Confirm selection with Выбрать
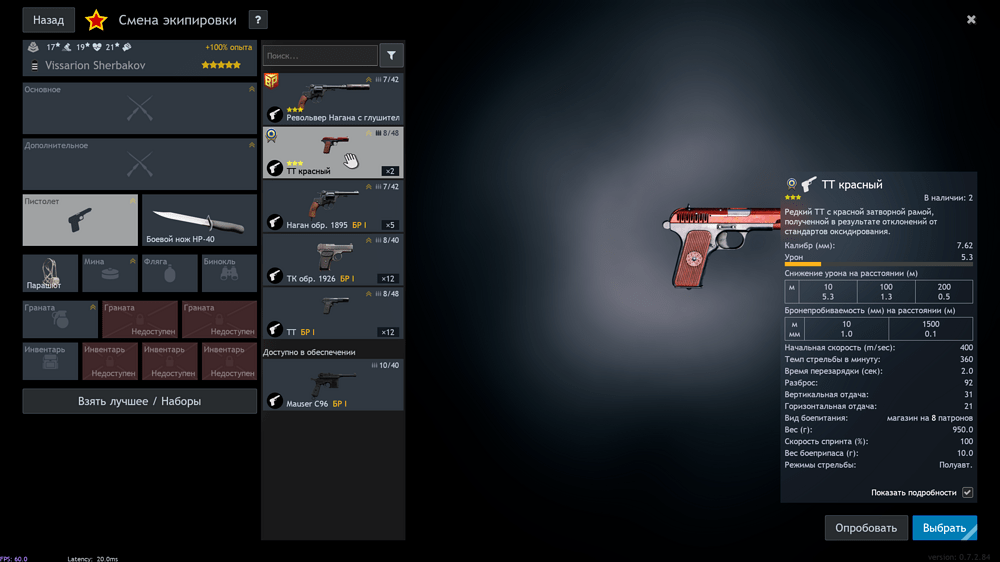1000x562 pixels. tap(944, 528)
